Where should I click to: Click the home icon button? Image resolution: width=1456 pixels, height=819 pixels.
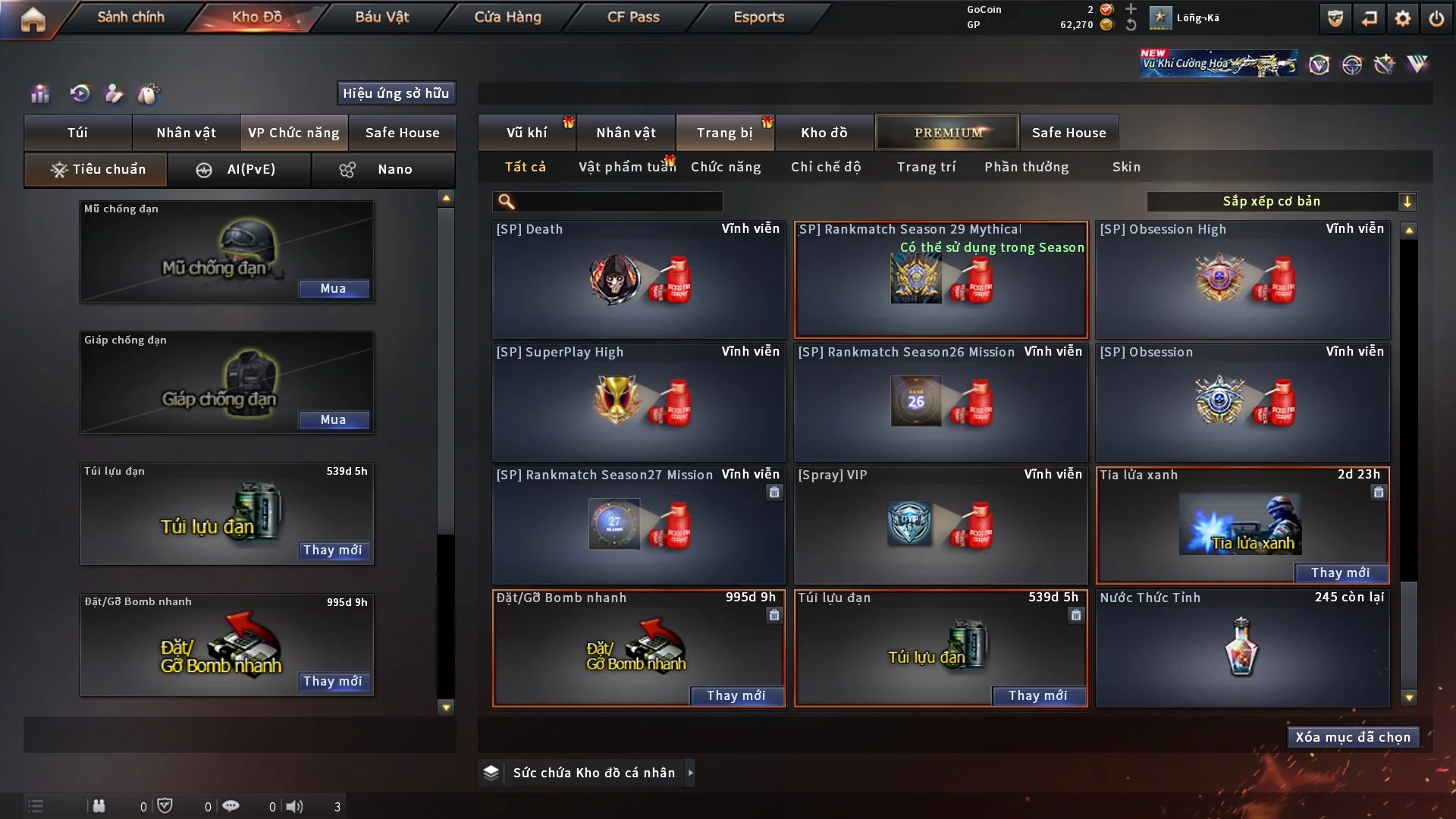[x=33, y=19]
